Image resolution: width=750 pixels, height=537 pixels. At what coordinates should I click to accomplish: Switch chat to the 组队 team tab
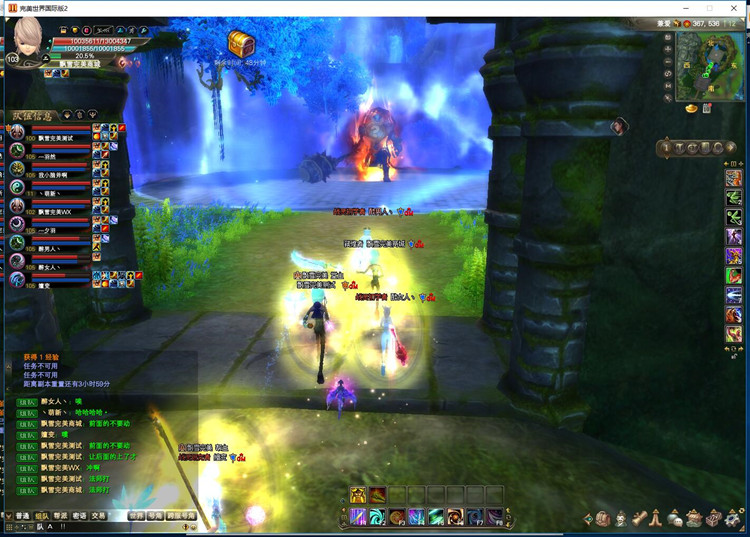click(x=43, y=516)
